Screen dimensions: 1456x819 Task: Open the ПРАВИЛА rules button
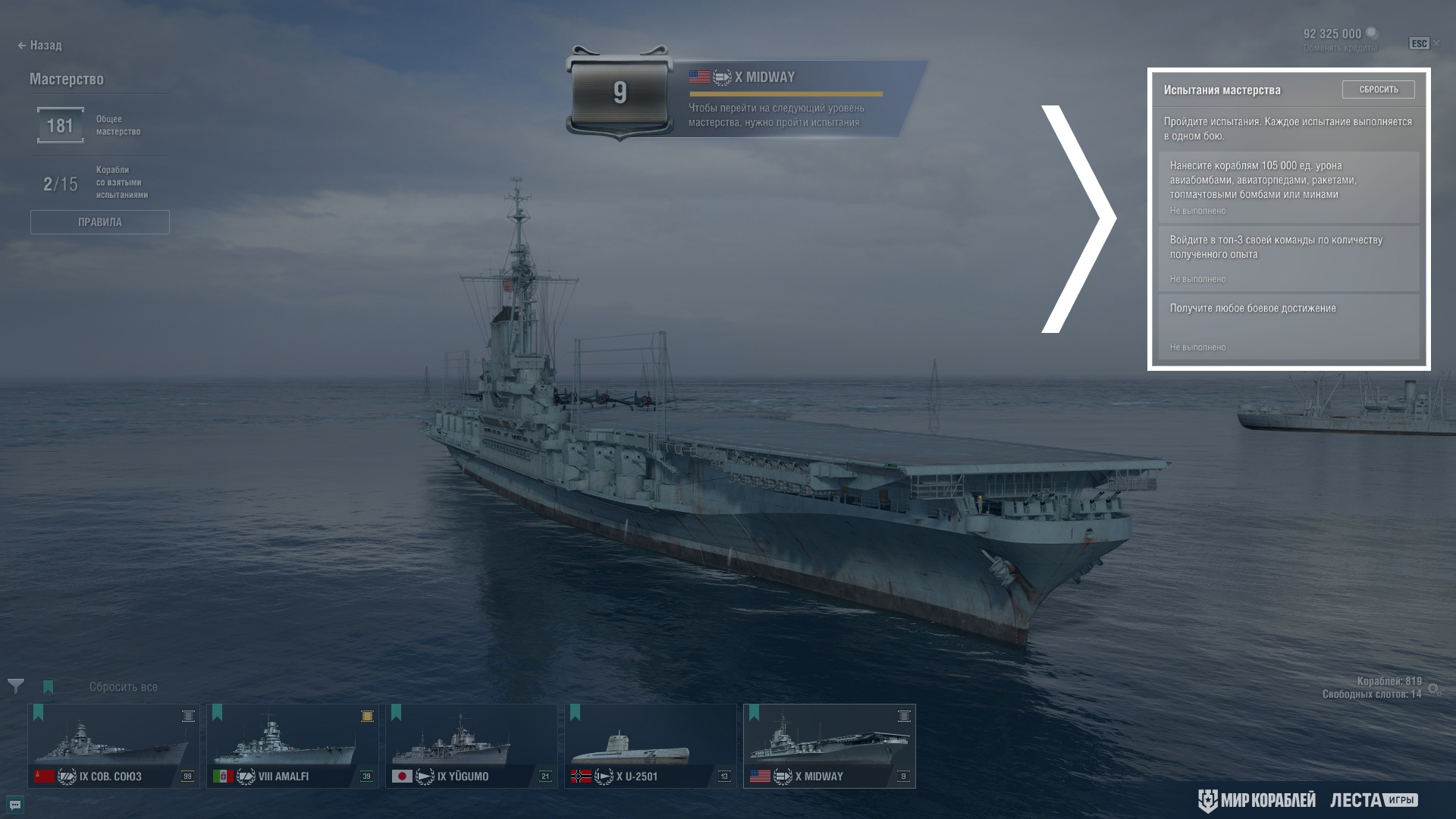99,222
